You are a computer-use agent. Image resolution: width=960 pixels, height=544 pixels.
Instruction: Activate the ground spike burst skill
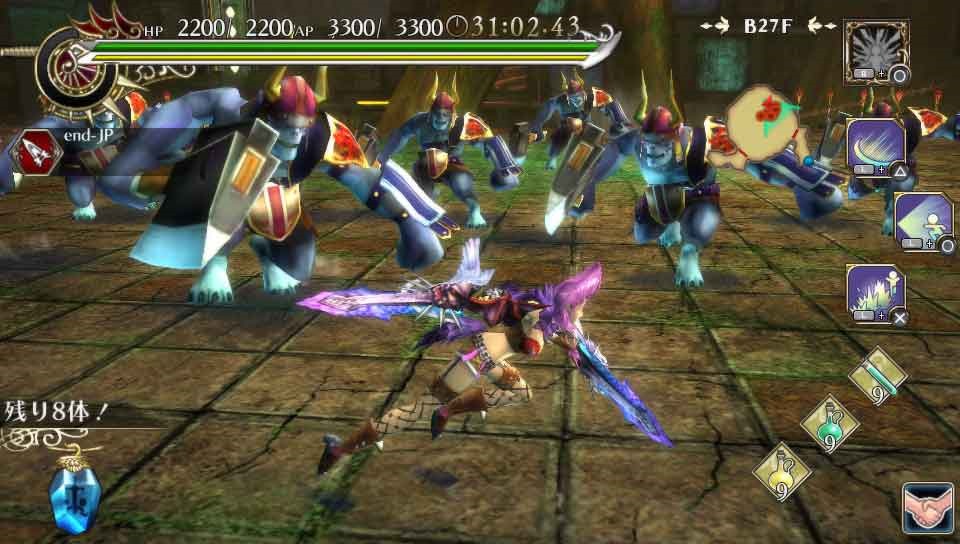(876, 294)
